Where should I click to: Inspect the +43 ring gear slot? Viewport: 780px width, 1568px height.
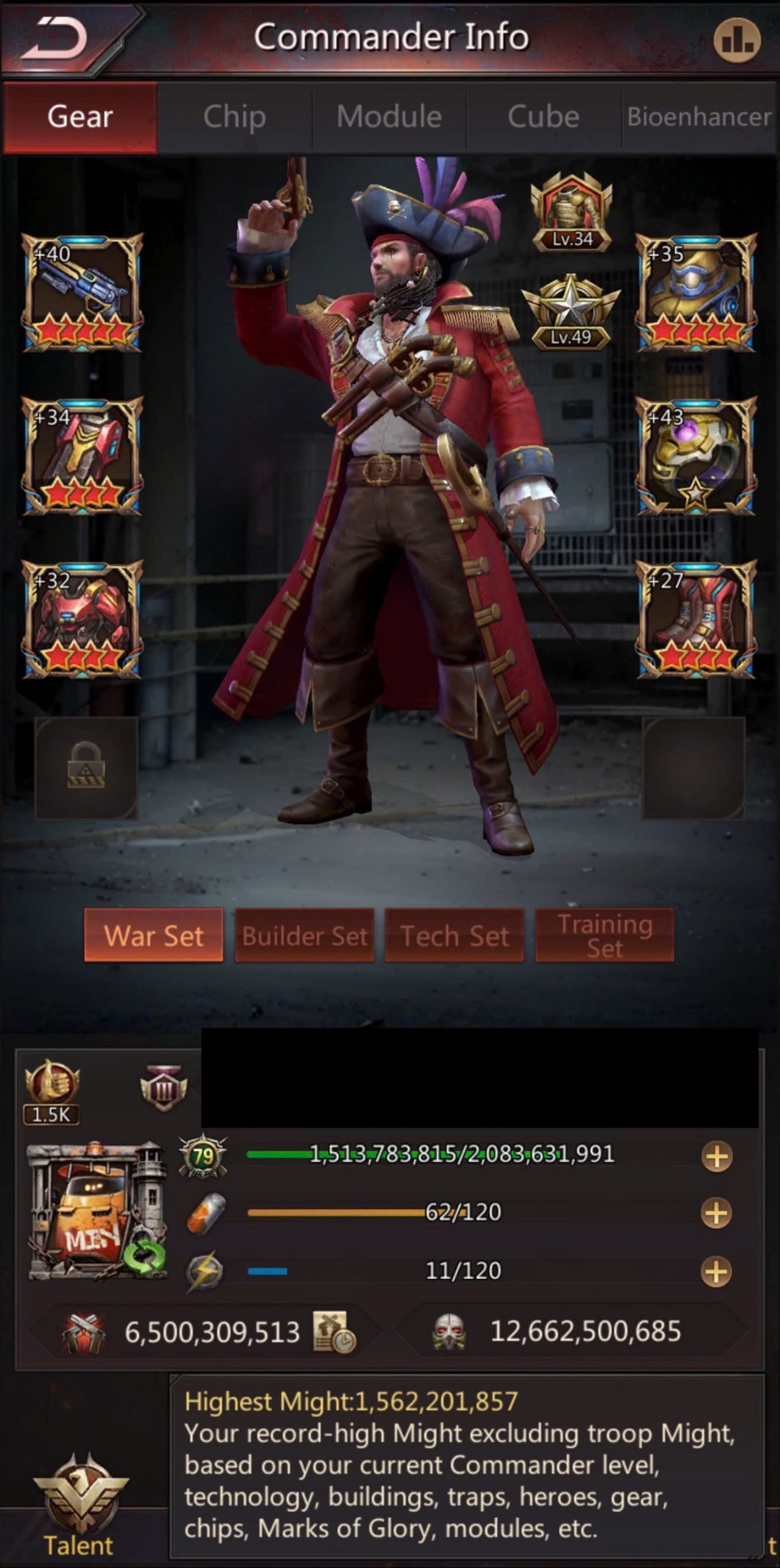tap(696, 455)
